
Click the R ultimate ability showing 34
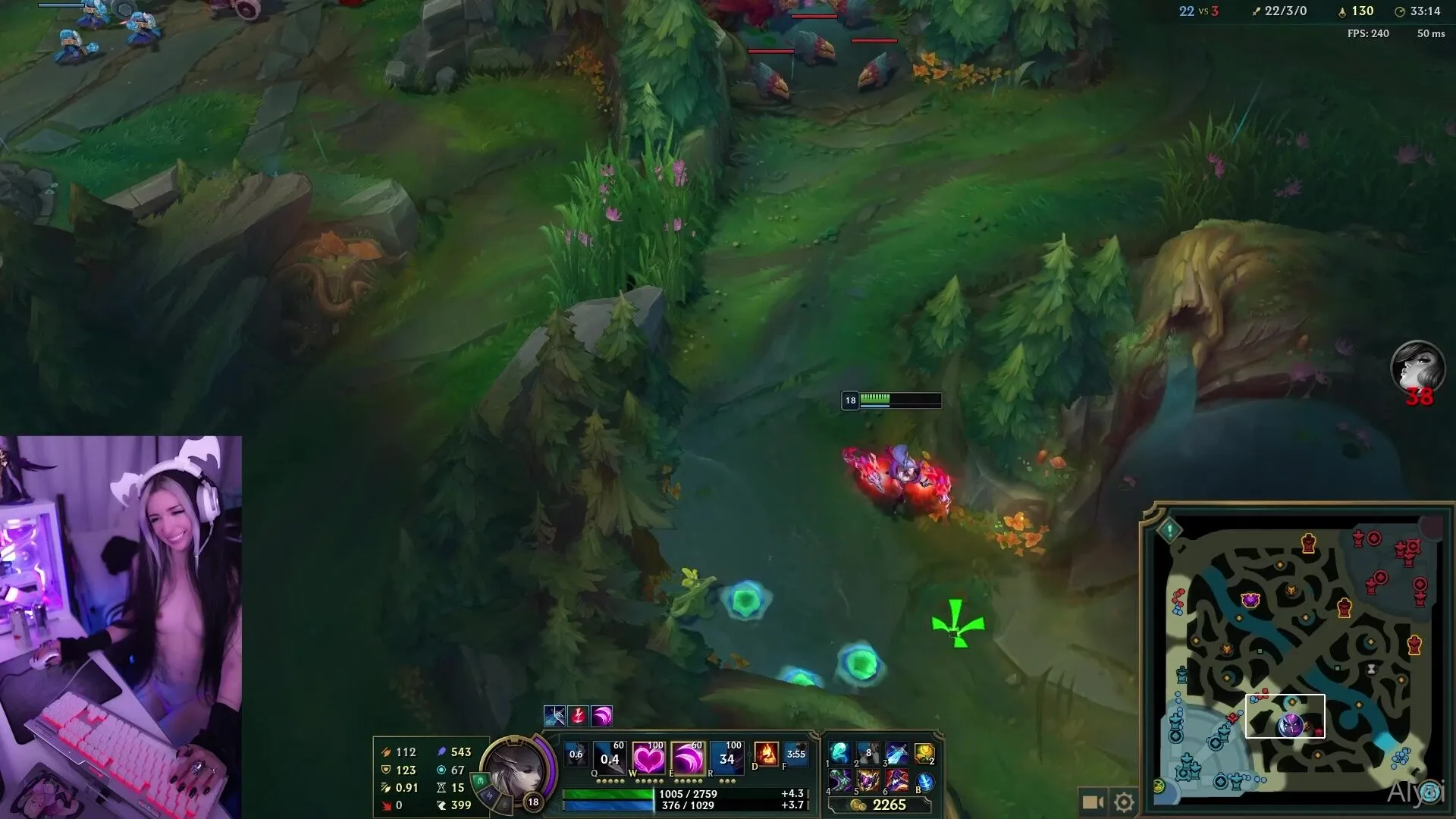[x=726, y=758]
